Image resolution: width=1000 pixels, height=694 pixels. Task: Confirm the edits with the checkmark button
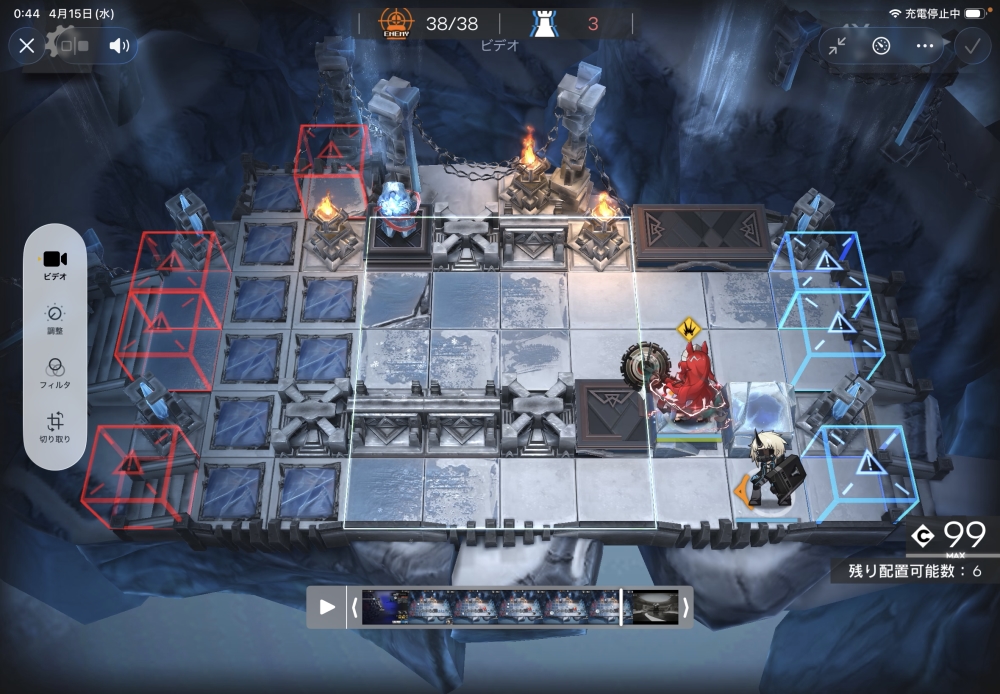pos(970,45)
